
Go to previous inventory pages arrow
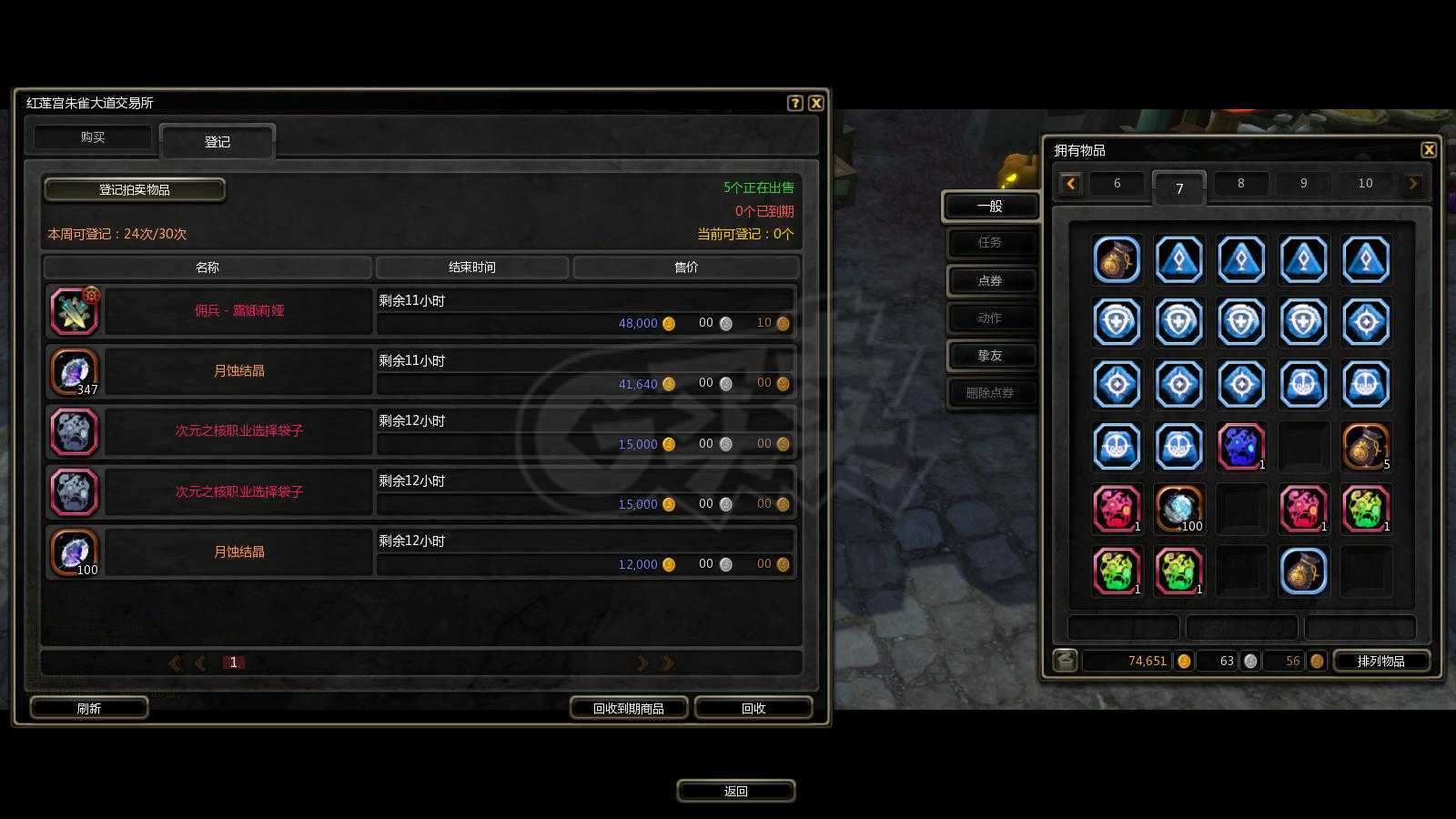point(1070,184)
